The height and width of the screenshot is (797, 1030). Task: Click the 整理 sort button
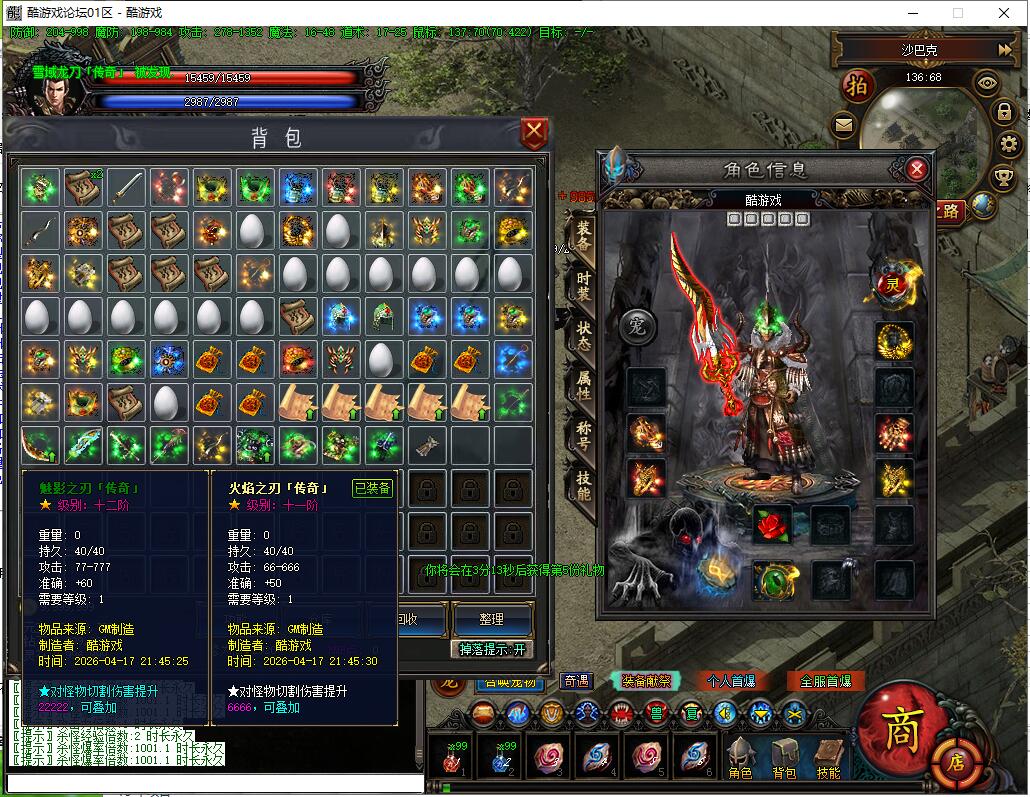(x=491, y=620)
